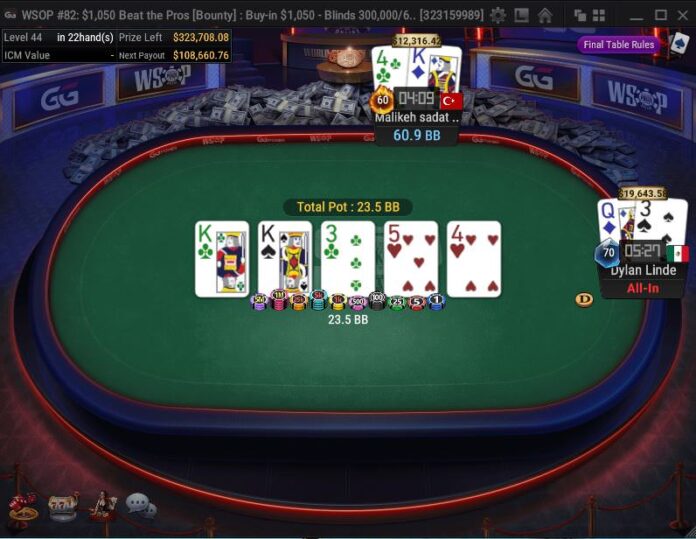Open the Final Table Rules
696x539 pixels.
(x=618, y=44)
